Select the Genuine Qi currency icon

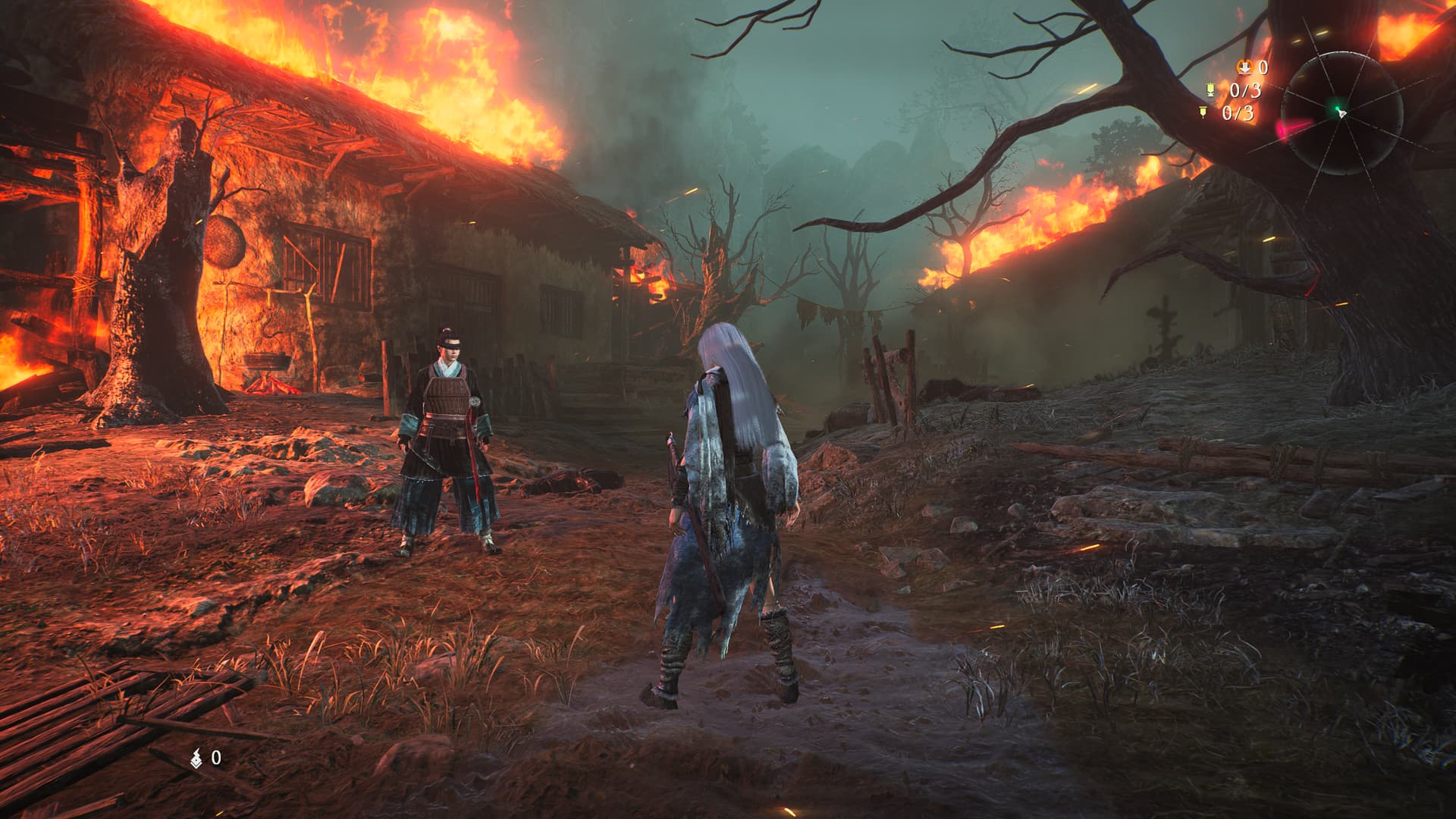(197, 757)
